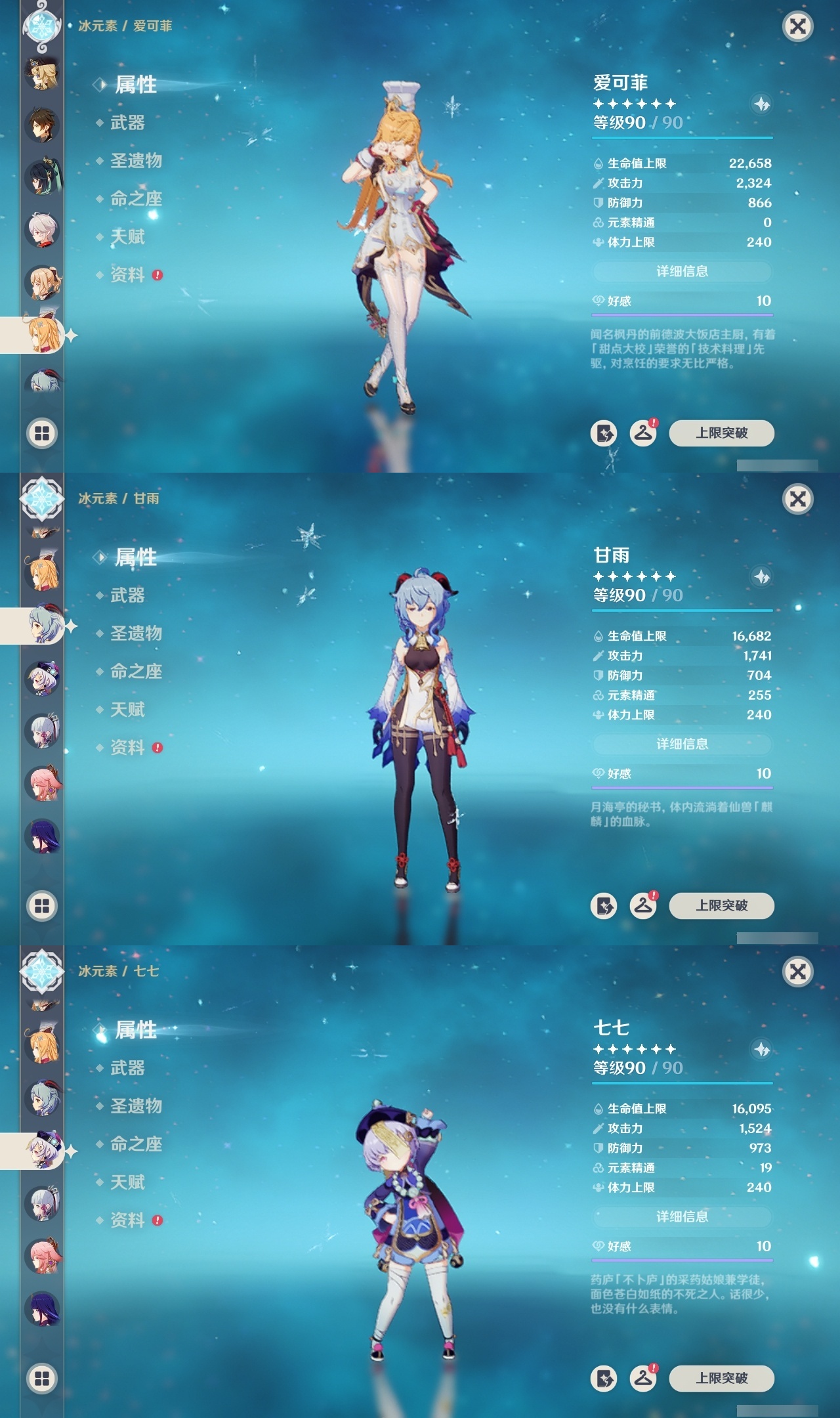Viewport: 840px width, 1418px height.
Task: Open the 武器 (Weapons) section
Action: coord(129,124)
